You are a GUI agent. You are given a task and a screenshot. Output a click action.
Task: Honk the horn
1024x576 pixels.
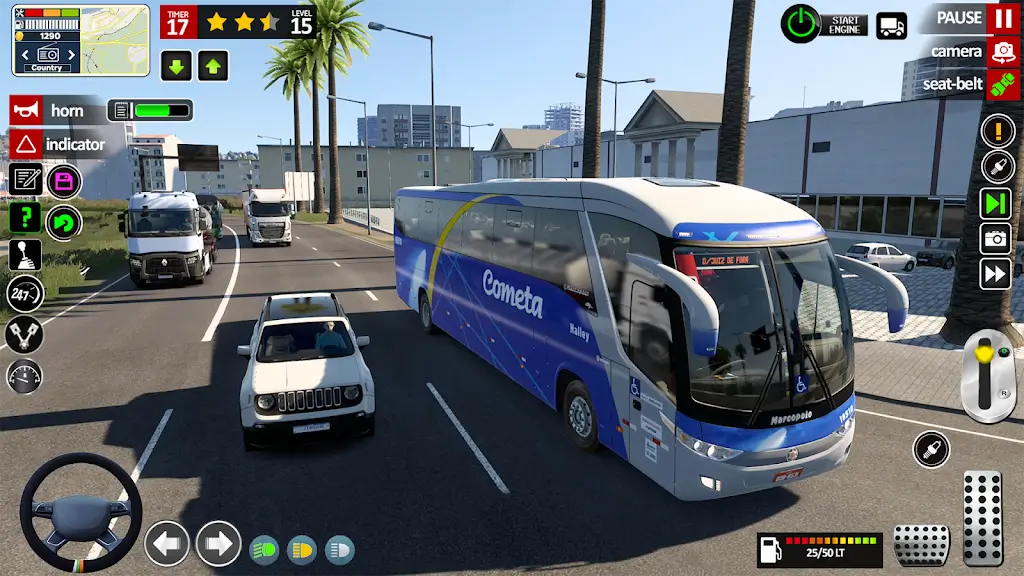[27, 110]
